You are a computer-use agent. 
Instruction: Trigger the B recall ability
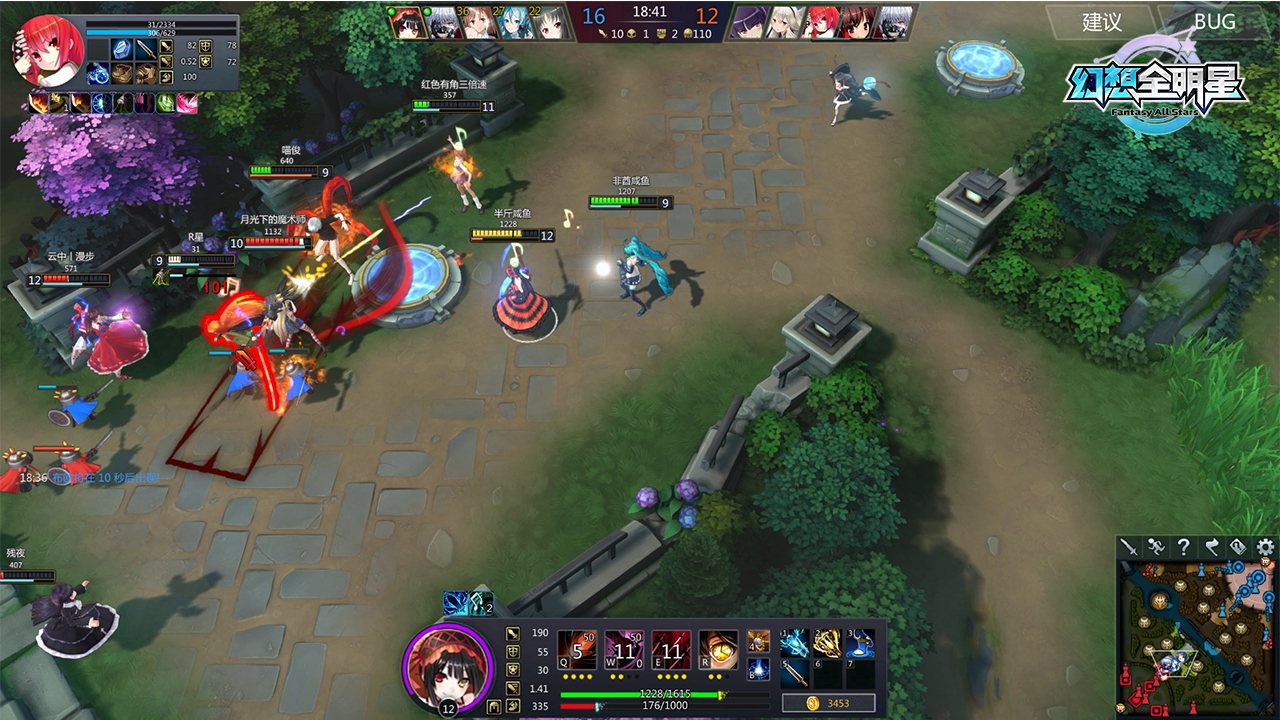coord(758,670)
